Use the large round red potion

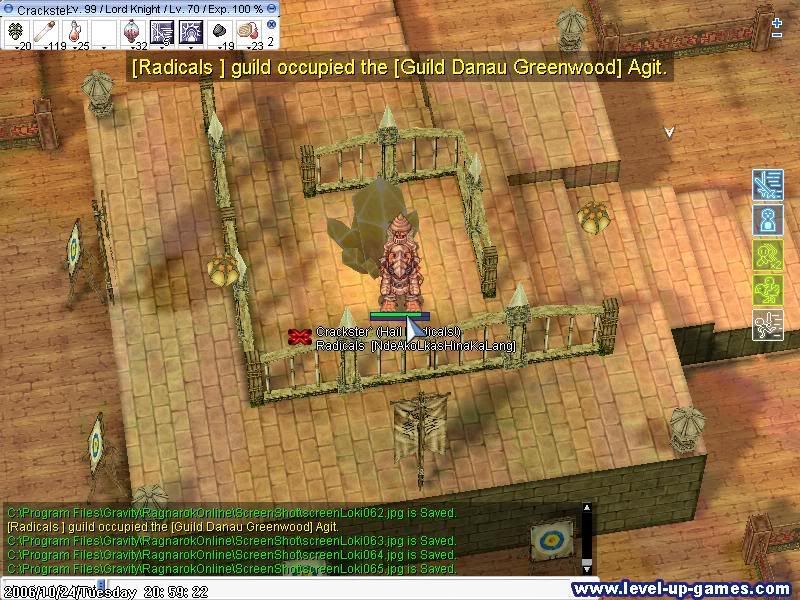[x=133, y=32]
